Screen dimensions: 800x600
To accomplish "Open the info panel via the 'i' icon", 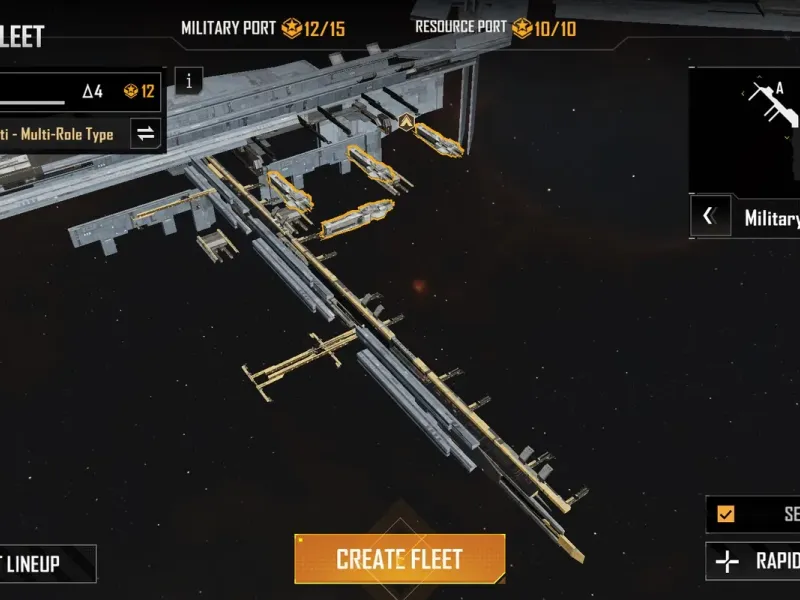I will pos(189,81).
